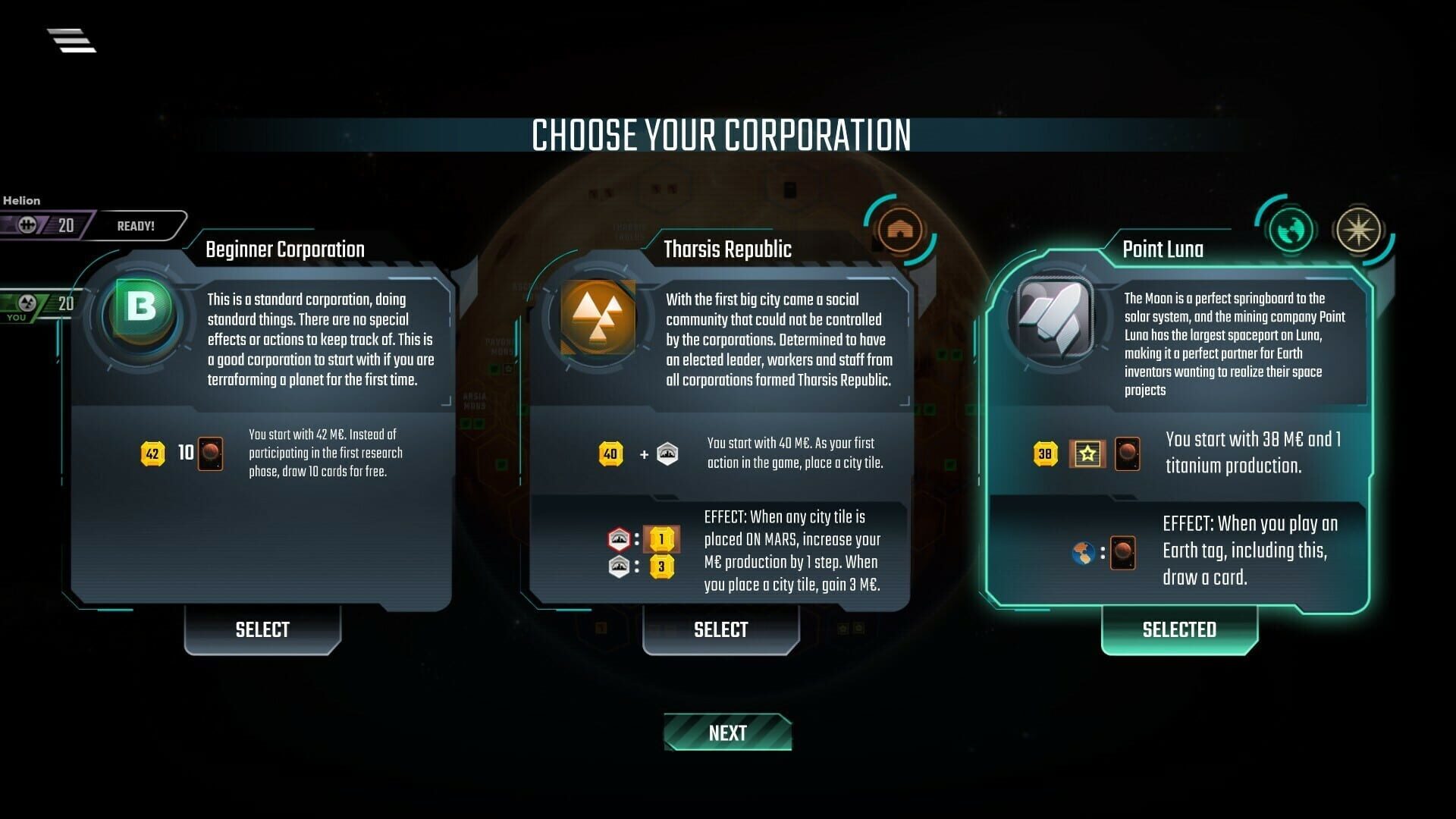Image resolution: width=1456 pixels, height=819 pixels.
Task: Click the city tile icon beside Tharsis starting credits
Action: (666, 454)
